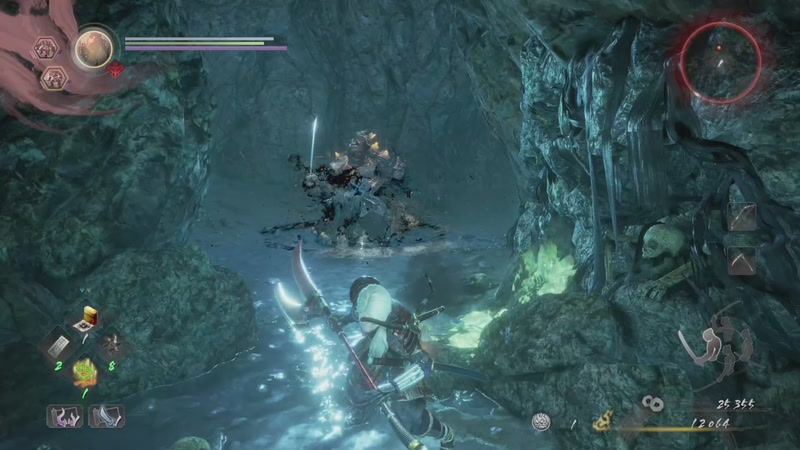Choose the shuriken quick item slot
The width and height of the screenshot is (800, 450).
coord(112,345)
